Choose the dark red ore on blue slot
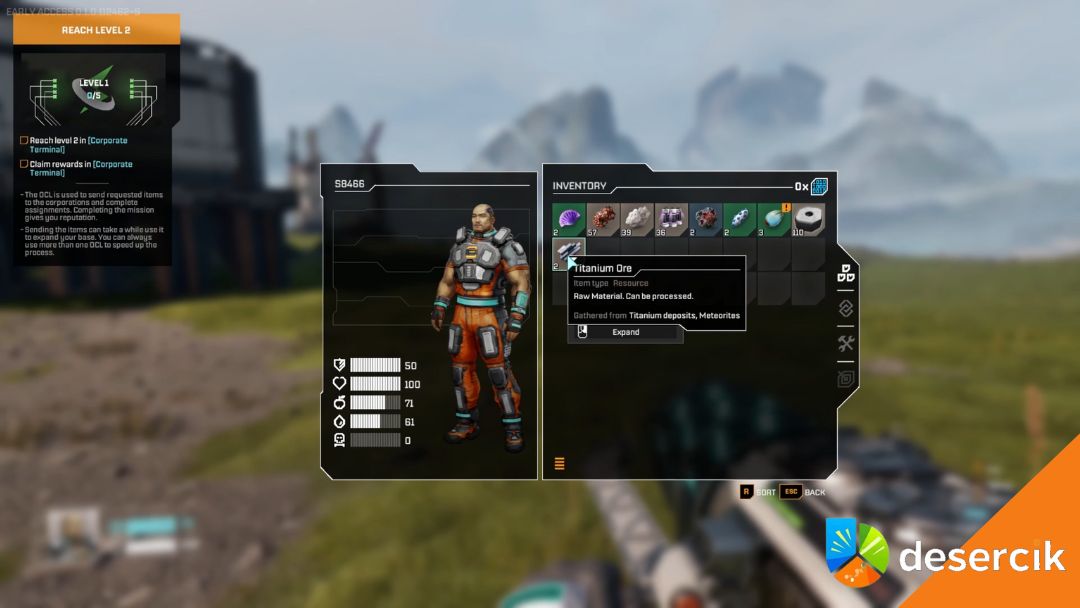Screen dimensions: 1080x608 point(706,220)
